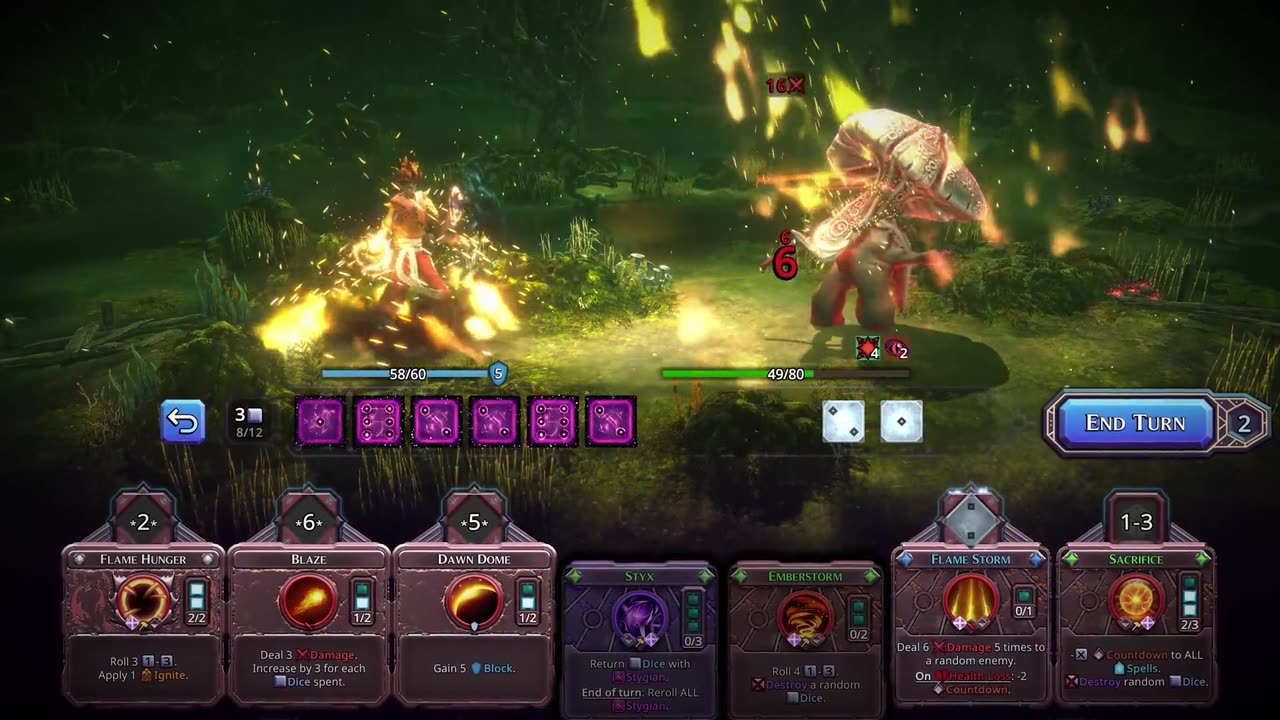Click the Flame Hunger dice socket
1280x720 pixels.
(143, 522)
